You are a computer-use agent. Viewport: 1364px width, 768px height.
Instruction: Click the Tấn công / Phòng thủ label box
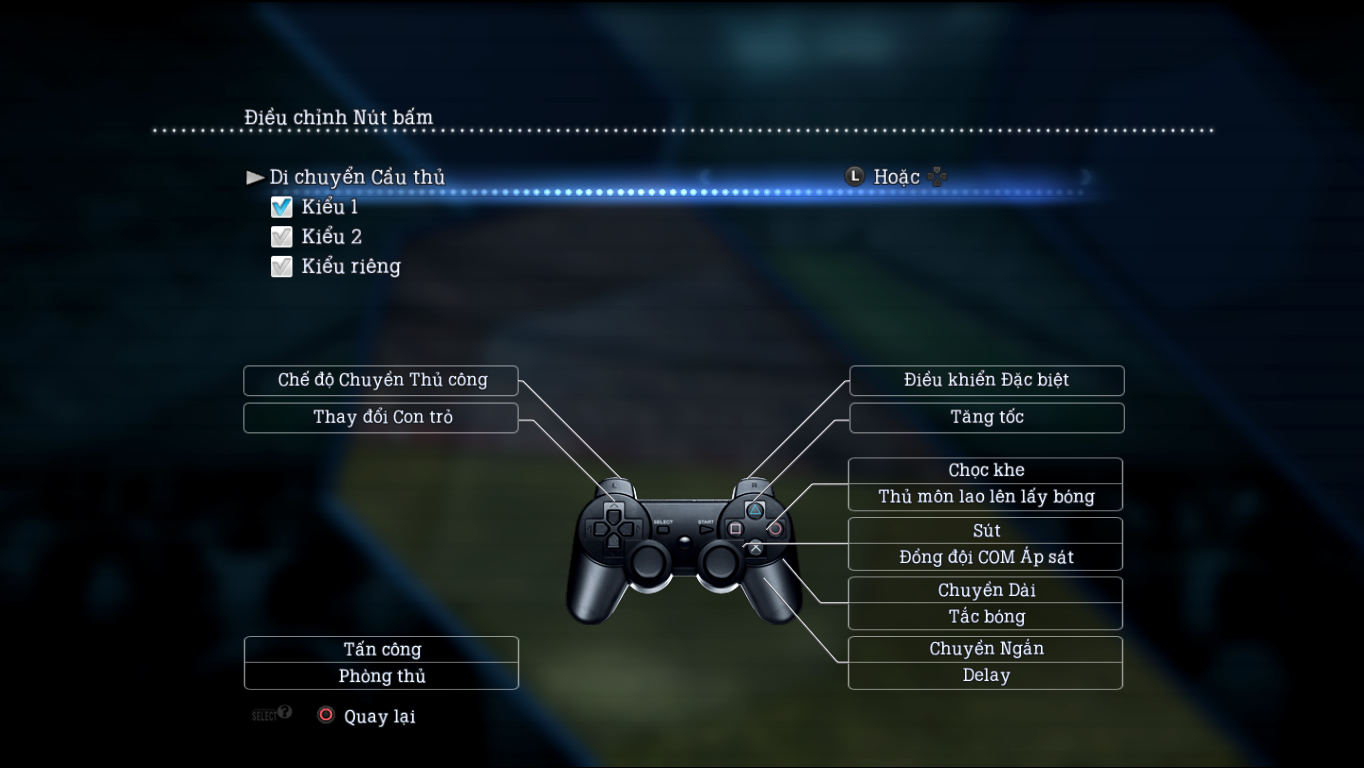click(381, 662)
